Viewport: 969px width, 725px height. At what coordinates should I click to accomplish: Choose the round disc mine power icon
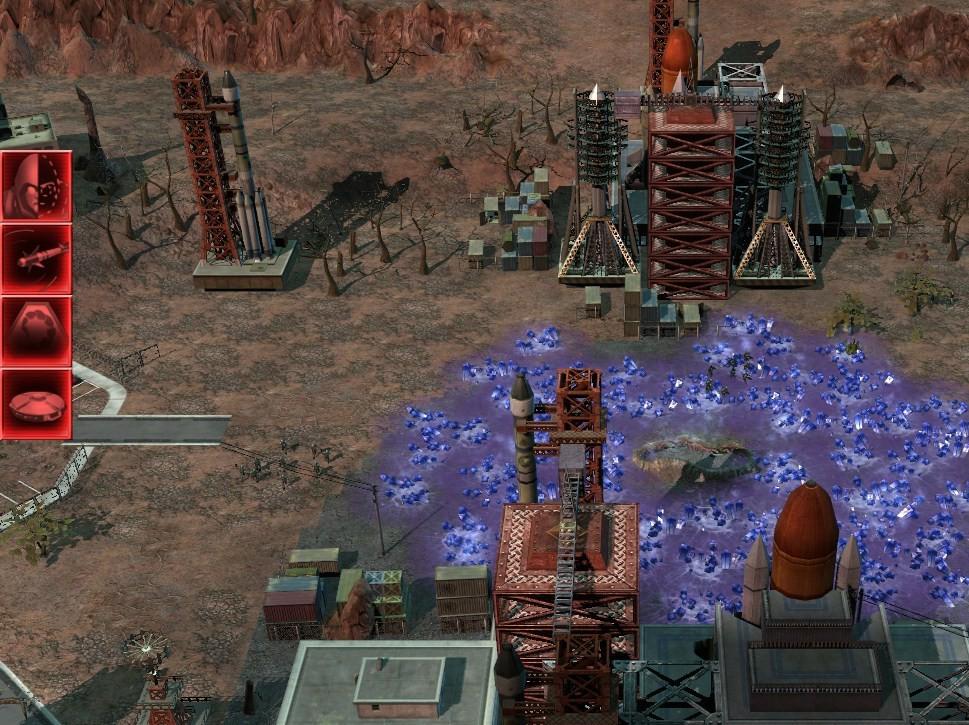point(36,404)
